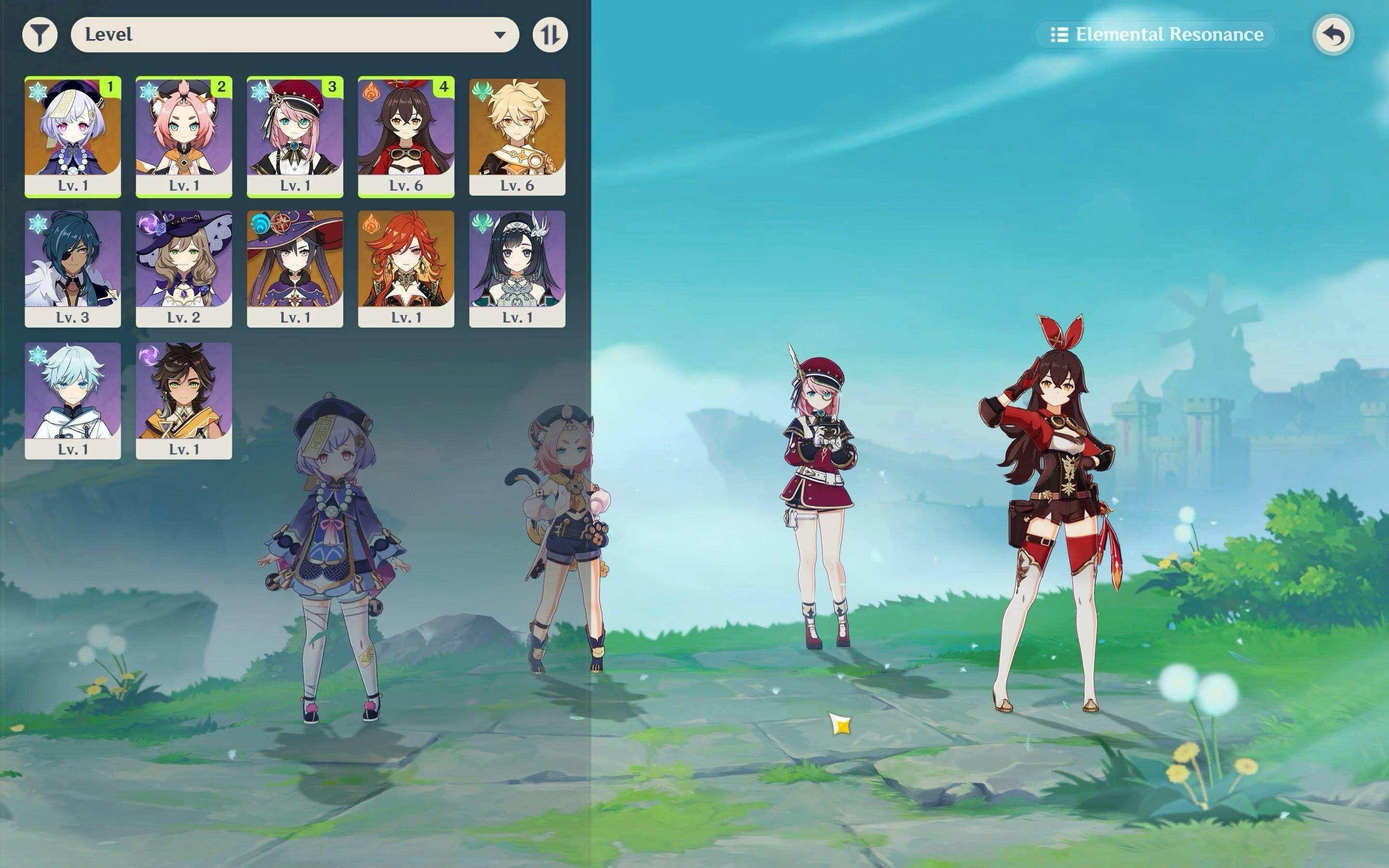This screenshot has width=1389, height=868.
Task: Choose Charlotte's card in party slot 3
Action: pos(295,136)
